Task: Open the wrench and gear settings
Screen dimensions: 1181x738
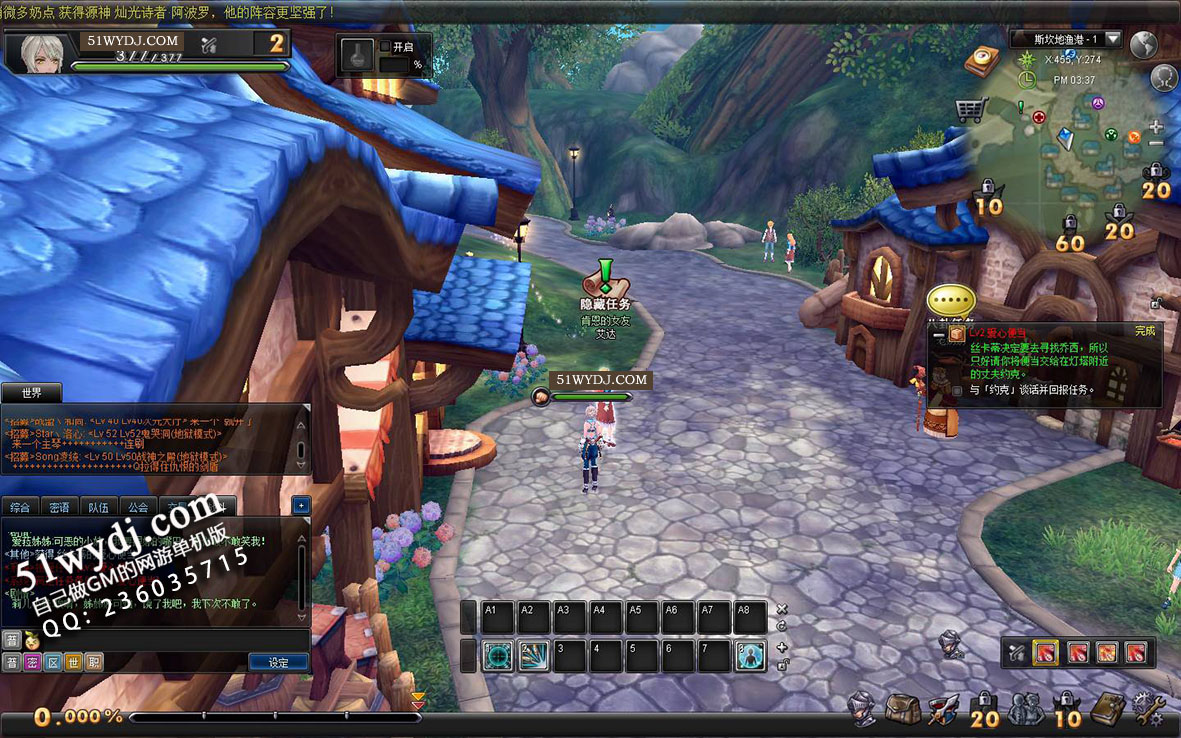Action: [1147, 709]
